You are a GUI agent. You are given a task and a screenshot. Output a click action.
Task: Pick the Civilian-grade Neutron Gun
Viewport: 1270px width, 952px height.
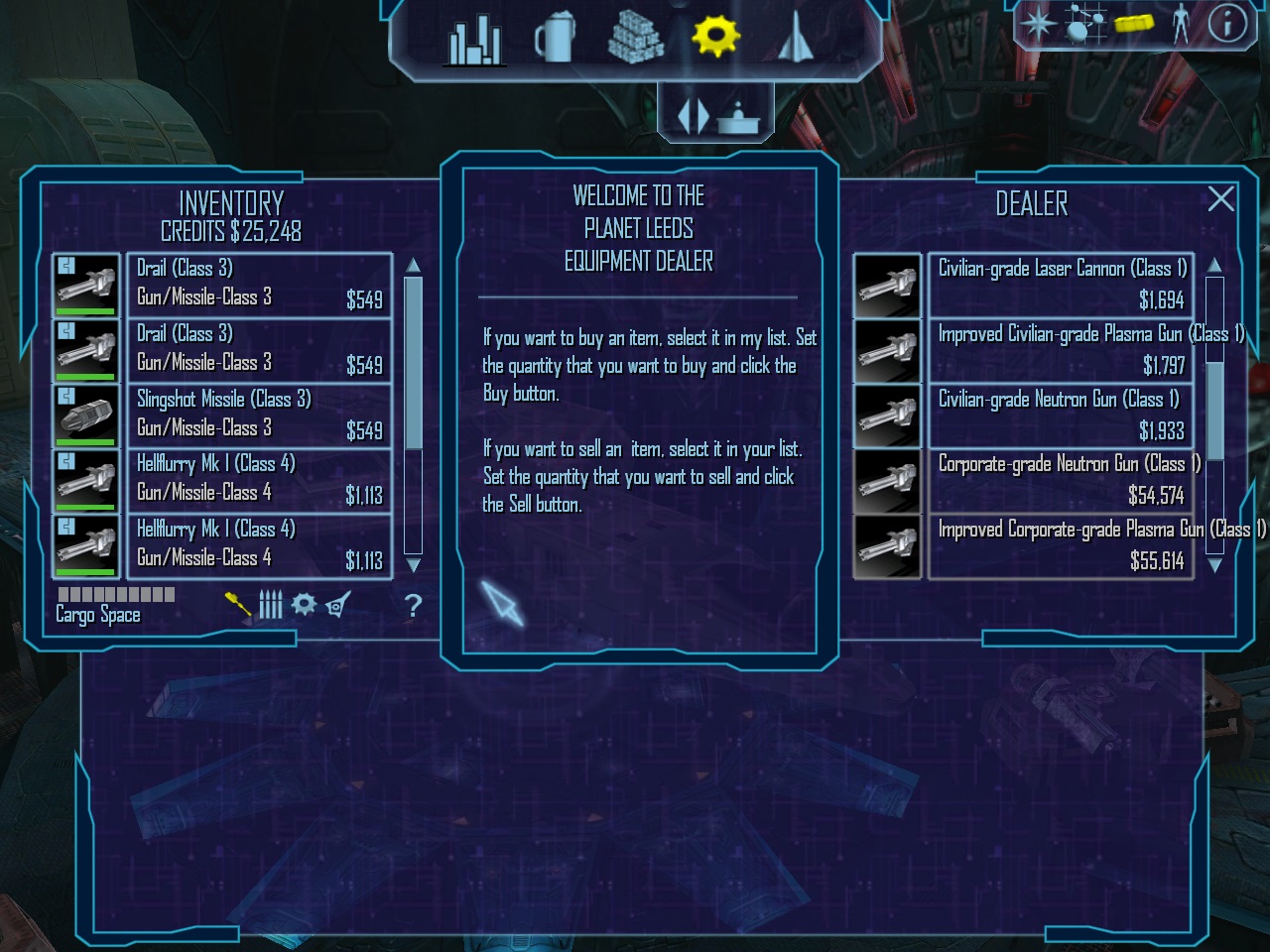click(x=1060, y=415)
